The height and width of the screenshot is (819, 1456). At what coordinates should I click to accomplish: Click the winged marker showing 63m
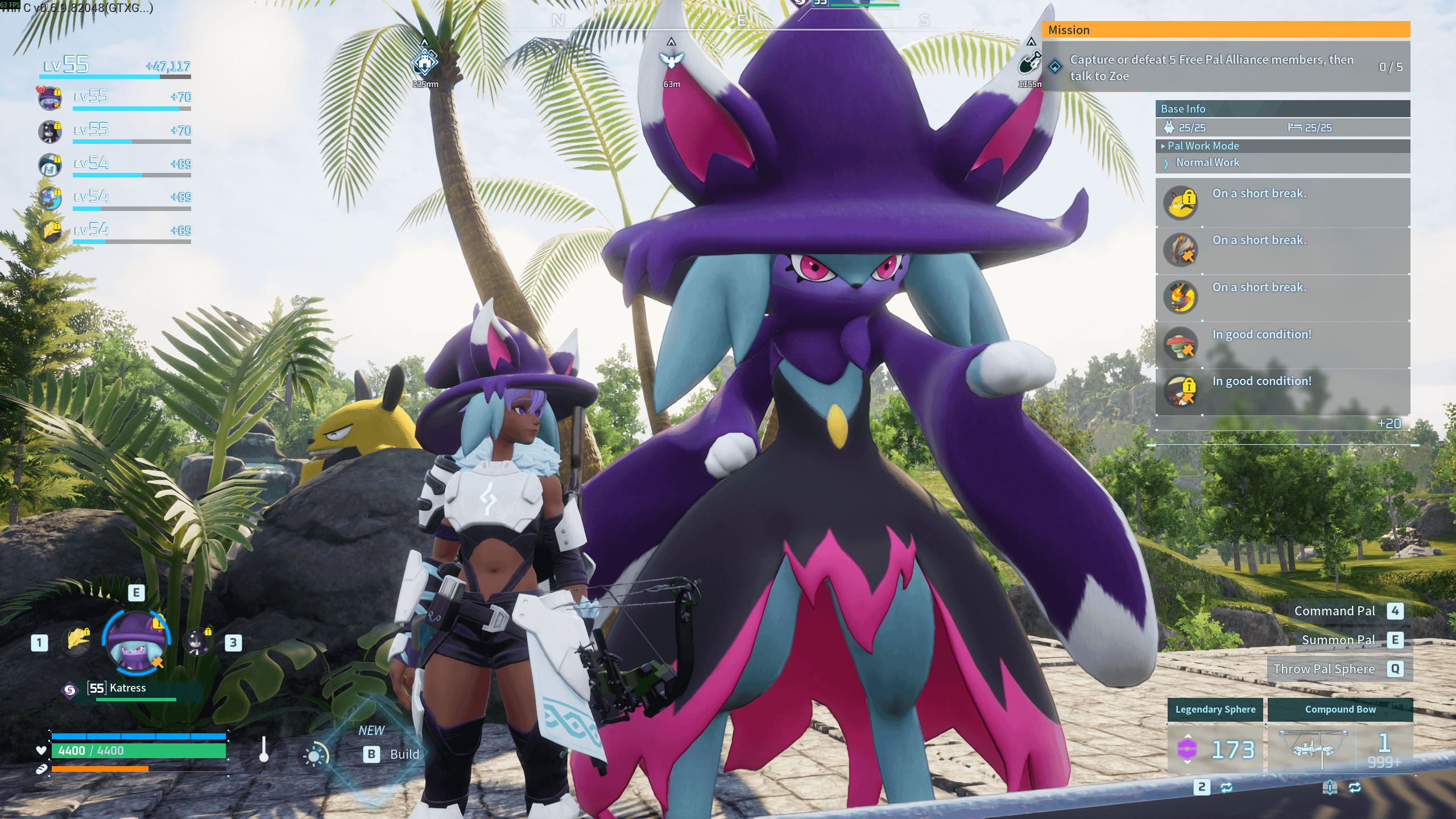tap(671, 60)
